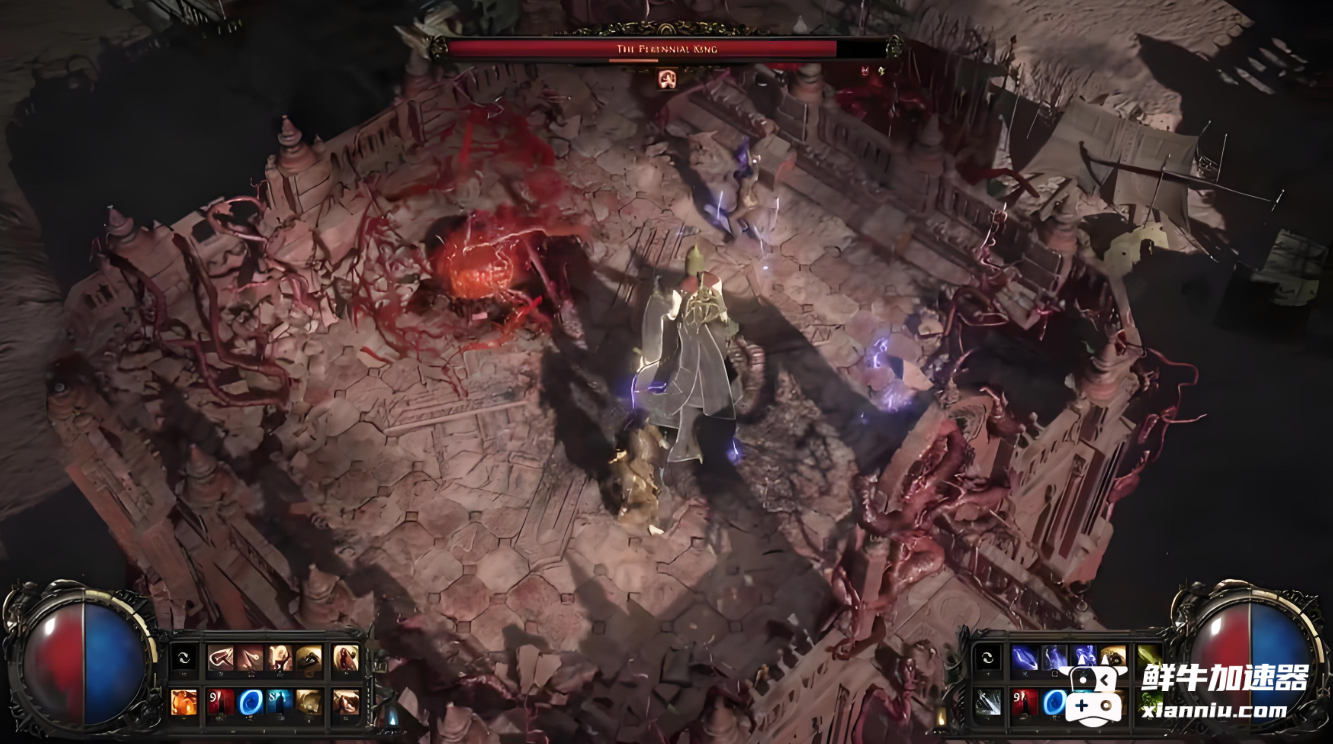Click the weapon swap arrows on right hotbar
1333x744 pixels.
click(988, 658)
